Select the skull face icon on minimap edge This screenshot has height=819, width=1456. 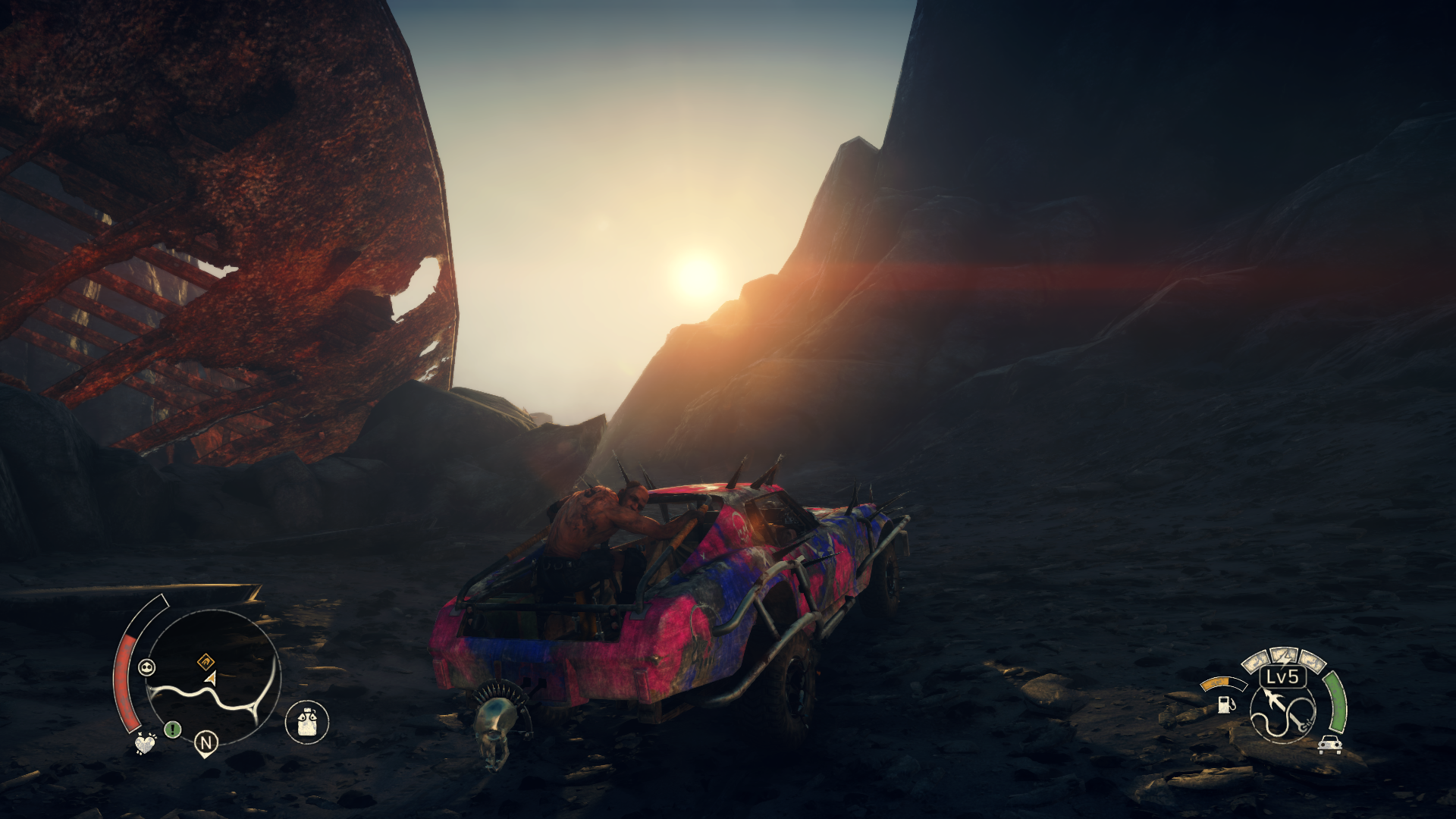pos(146,667)
